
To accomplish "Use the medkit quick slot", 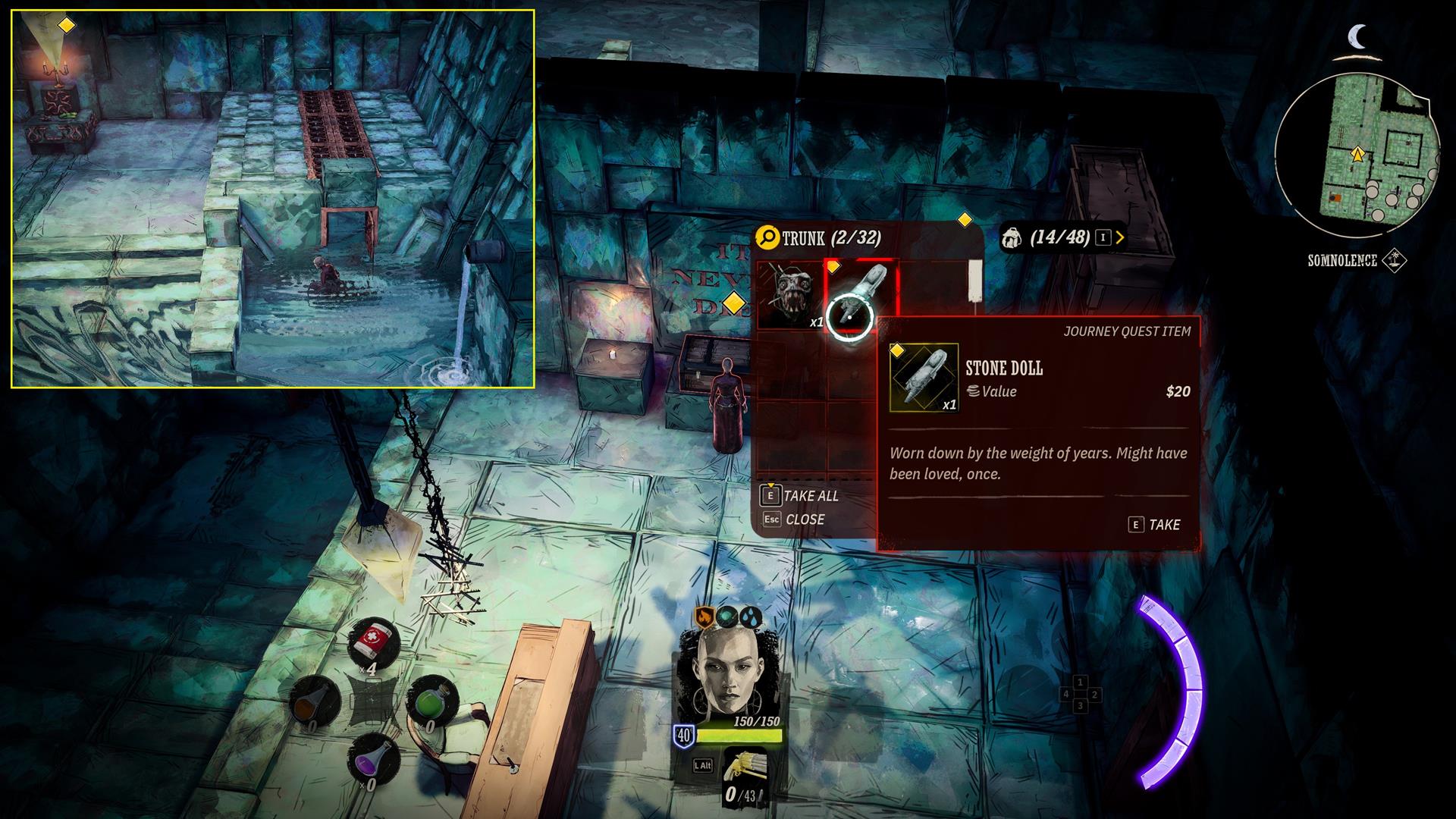I will pos(373,643).
